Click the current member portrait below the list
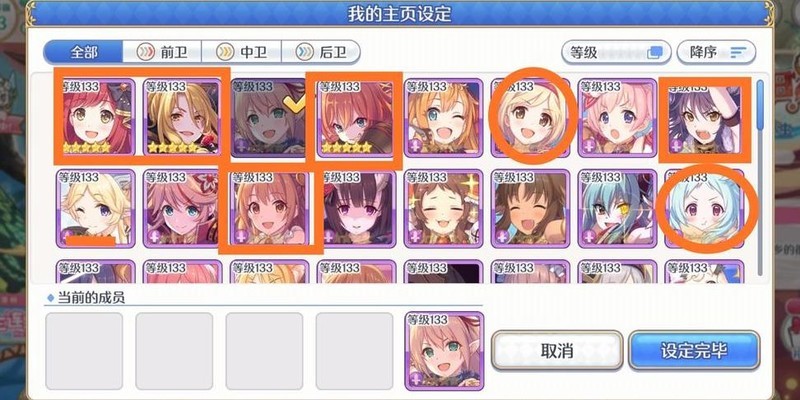This screenshot has height=400, width=800. click(443, 350)
